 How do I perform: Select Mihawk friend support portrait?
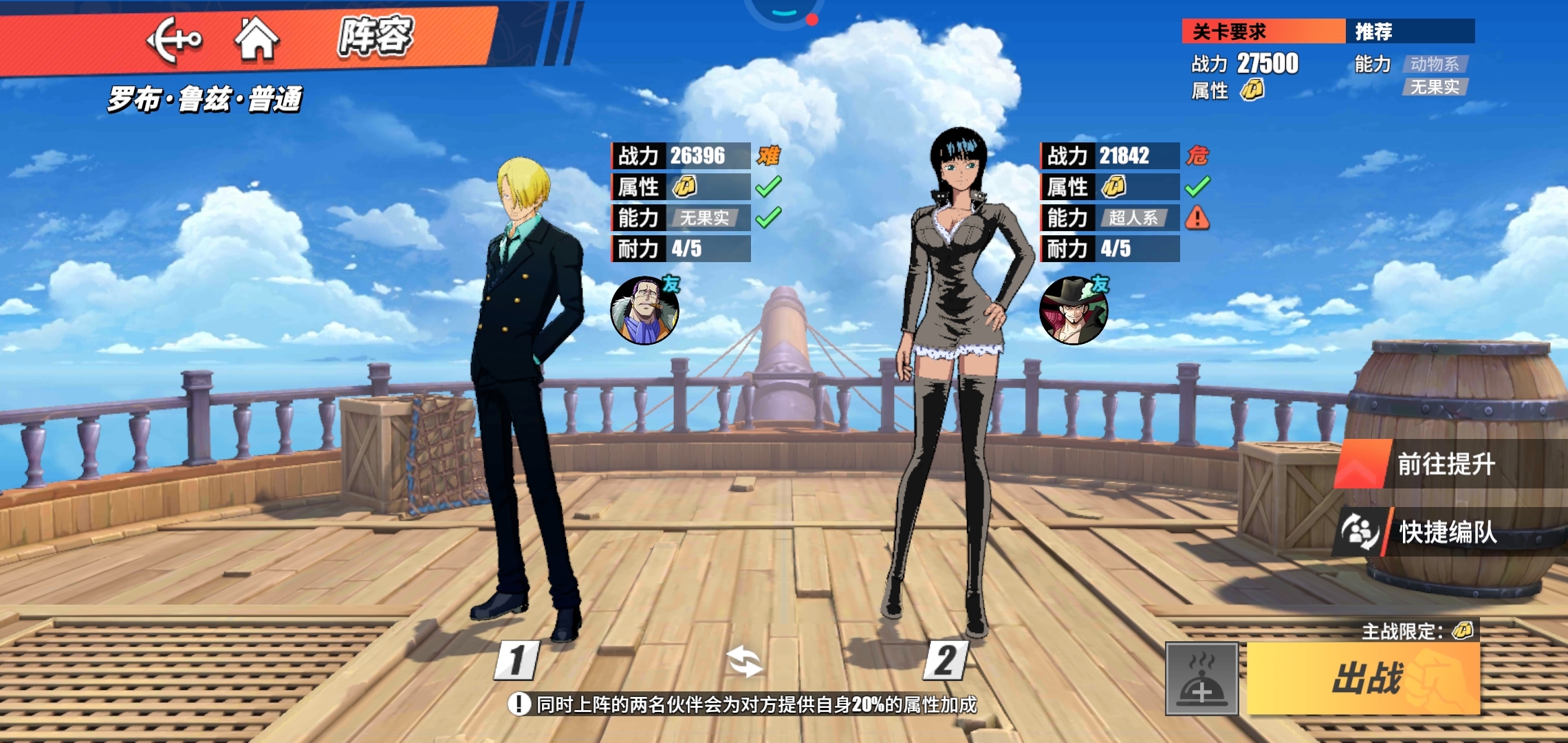(x=1073, y=310)
